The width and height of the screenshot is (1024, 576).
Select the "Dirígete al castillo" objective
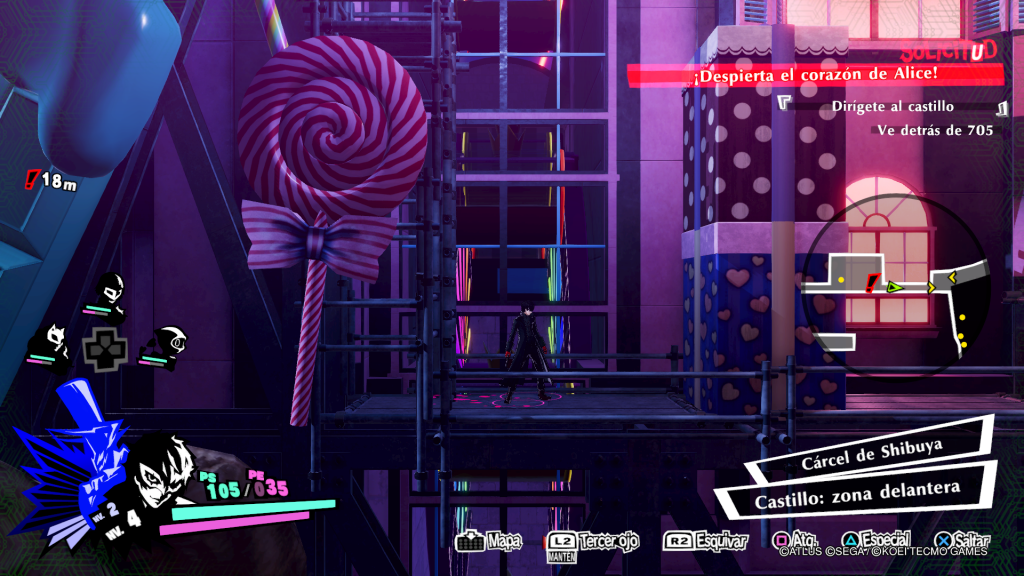point(892,106)
